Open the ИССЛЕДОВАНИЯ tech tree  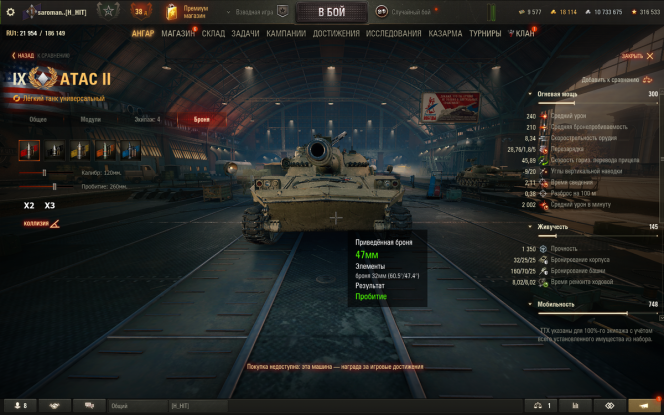click(x=394, y=33)
